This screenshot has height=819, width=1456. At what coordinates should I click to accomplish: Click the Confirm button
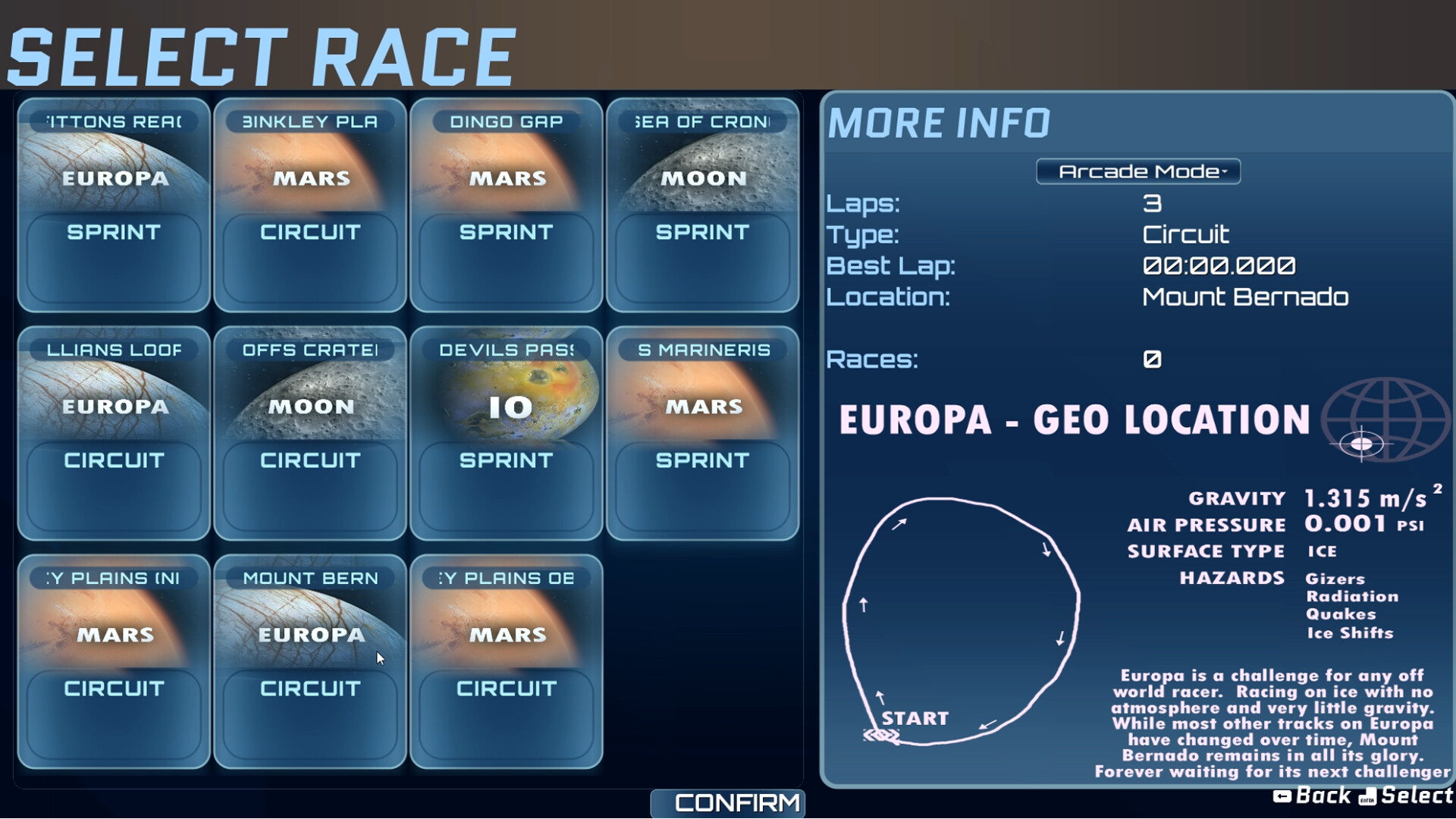click(x=727, y=802)
